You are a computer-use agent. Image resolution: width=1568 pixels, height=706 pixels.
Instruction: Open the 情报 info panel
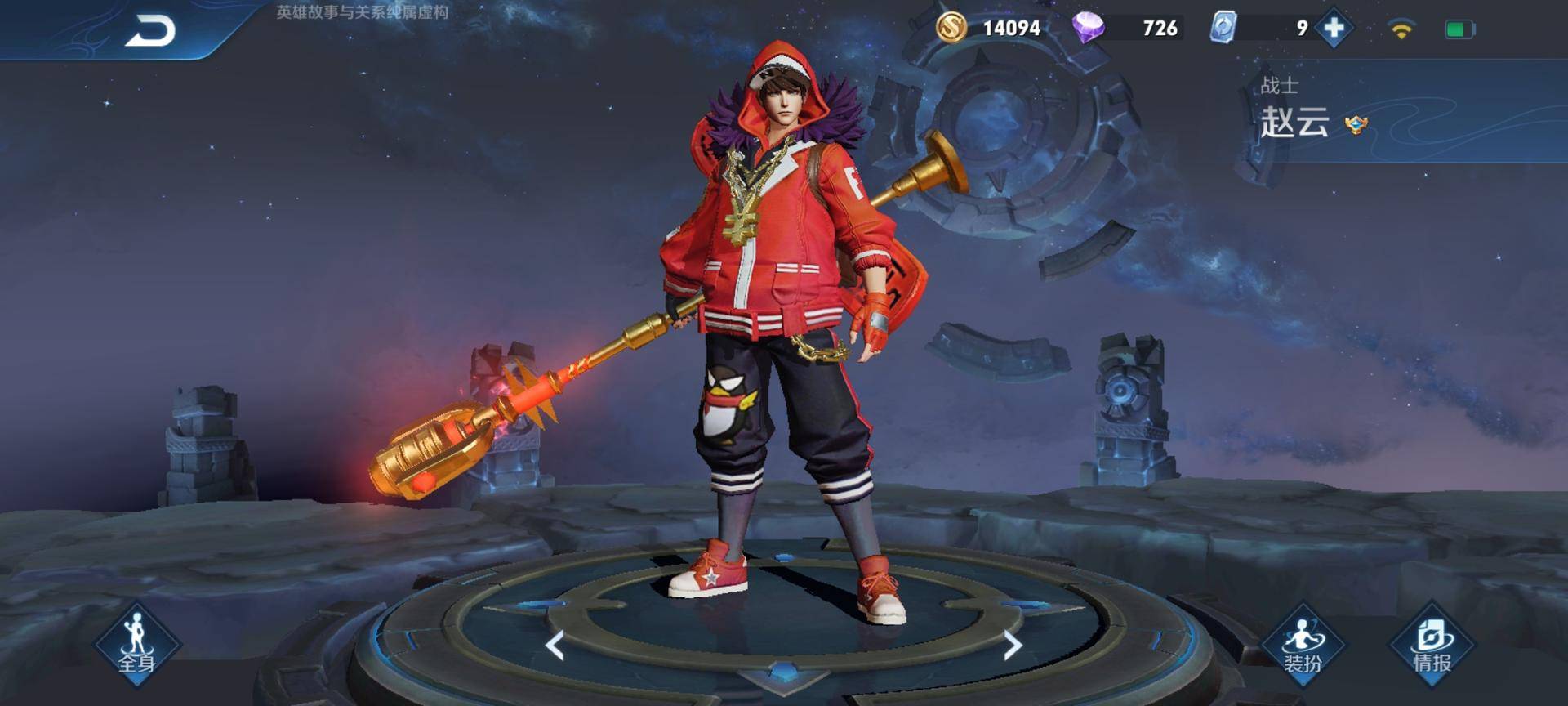1432,646
